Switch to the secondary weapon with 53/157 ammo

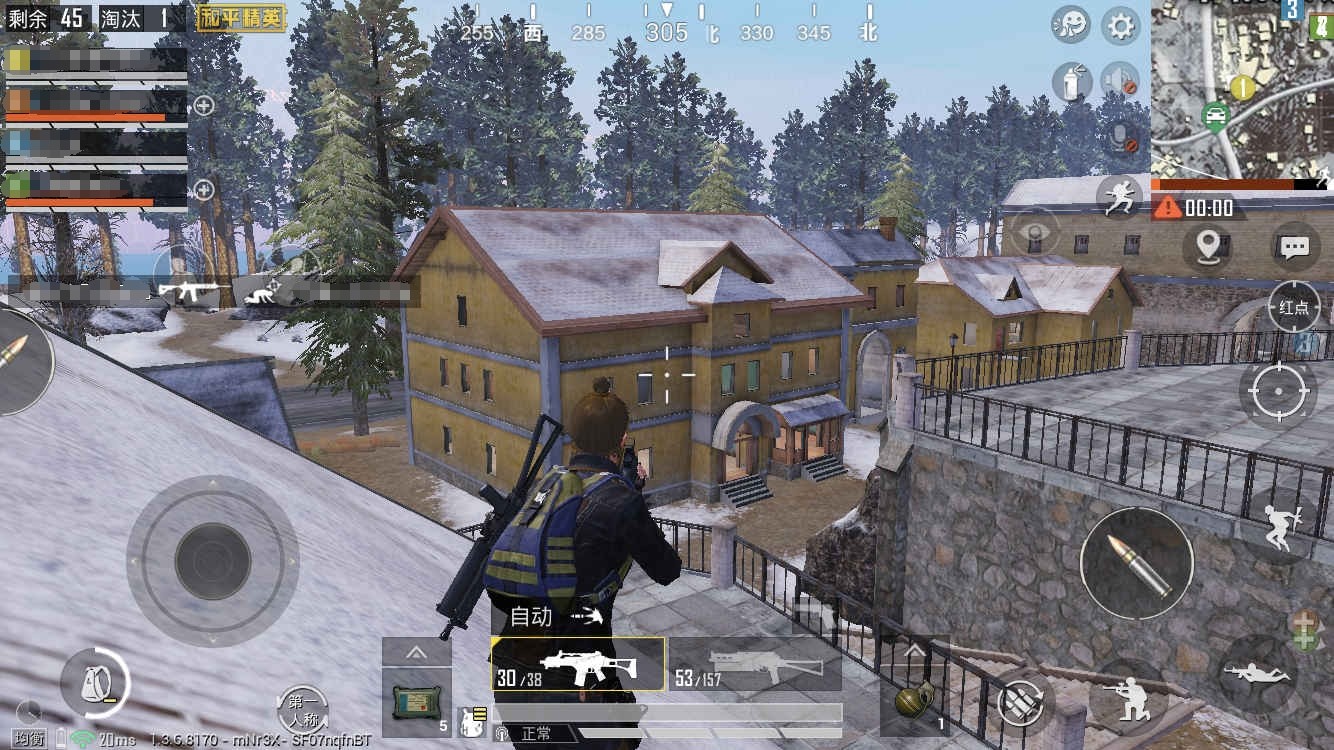click(755, 665)
